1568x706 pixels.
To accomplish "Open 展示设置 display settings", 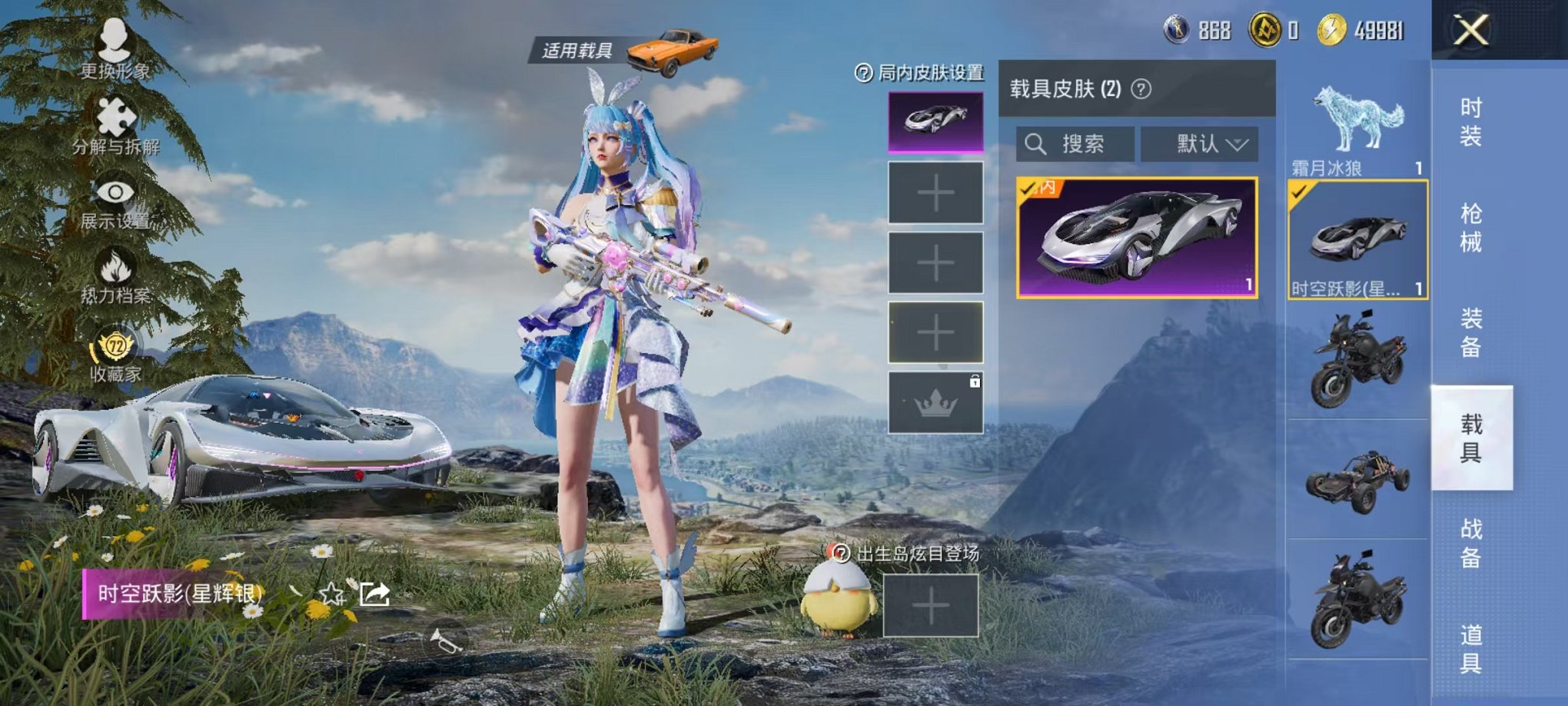I will [x=114, y=192].
